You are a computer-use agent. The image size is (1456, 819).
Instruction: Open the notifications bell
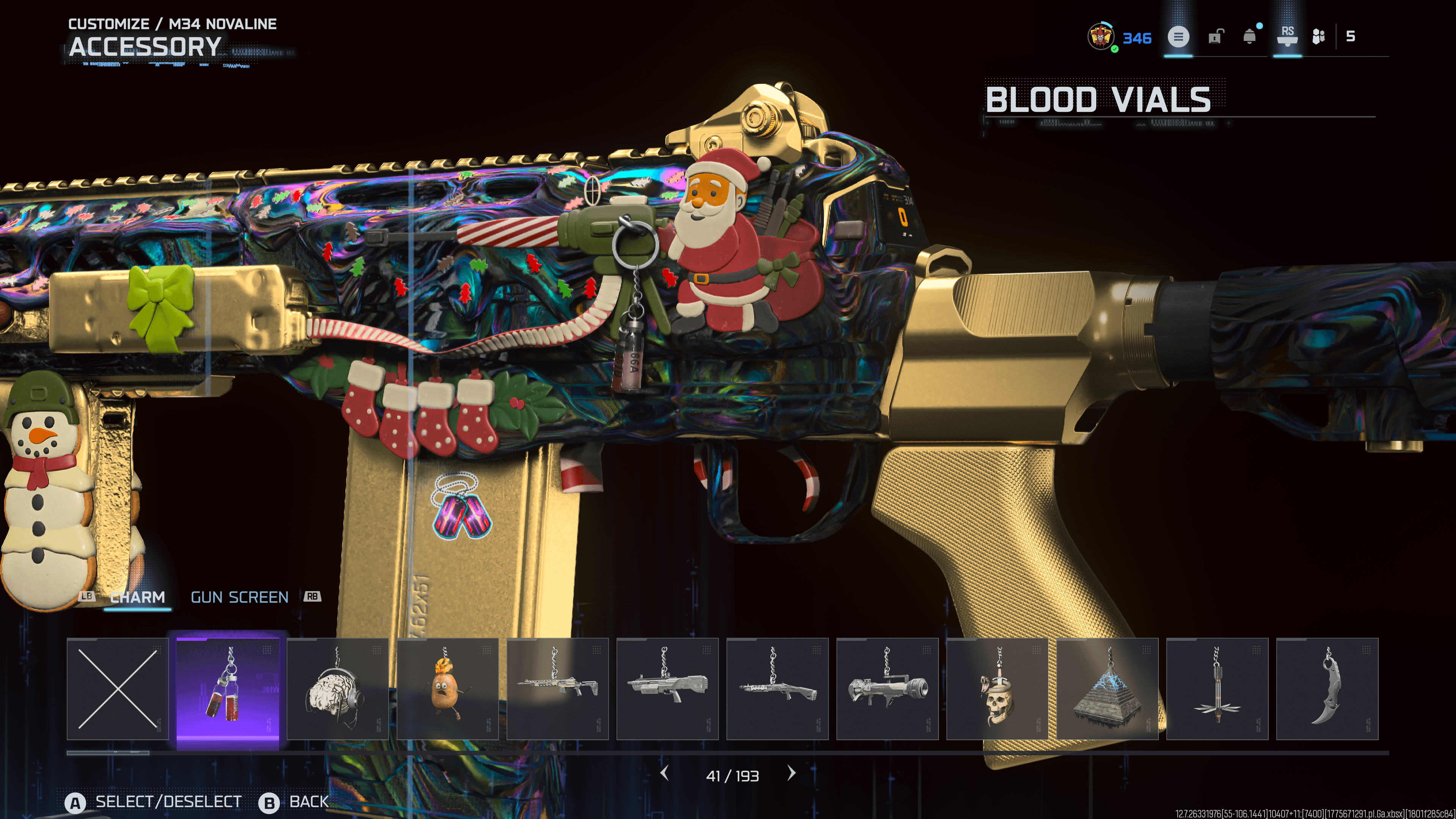tap(1249, 37)
